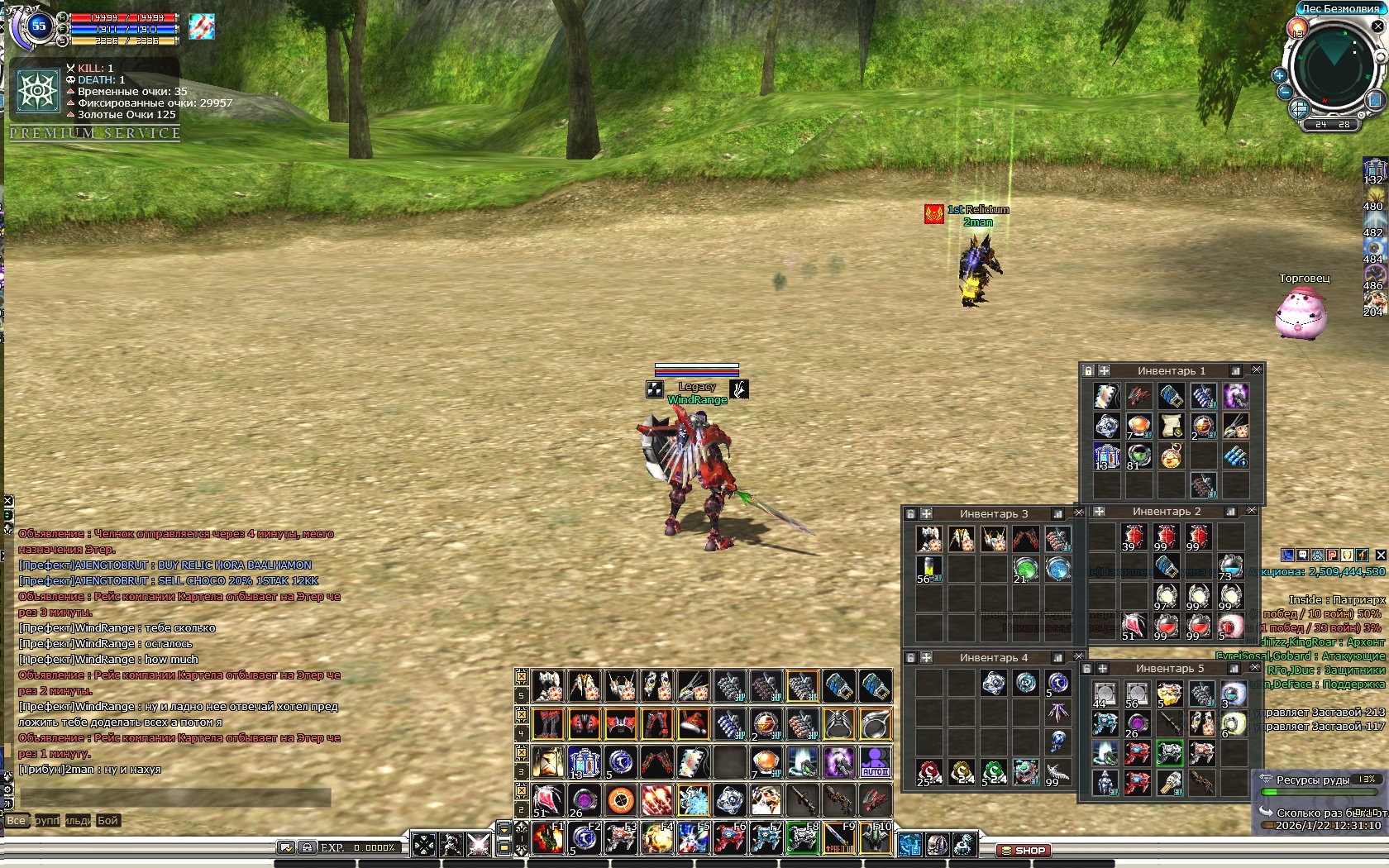Click the PREMIUM SERVICE banner
Viewport: 1389px width, 868px height.
(95, 133)
